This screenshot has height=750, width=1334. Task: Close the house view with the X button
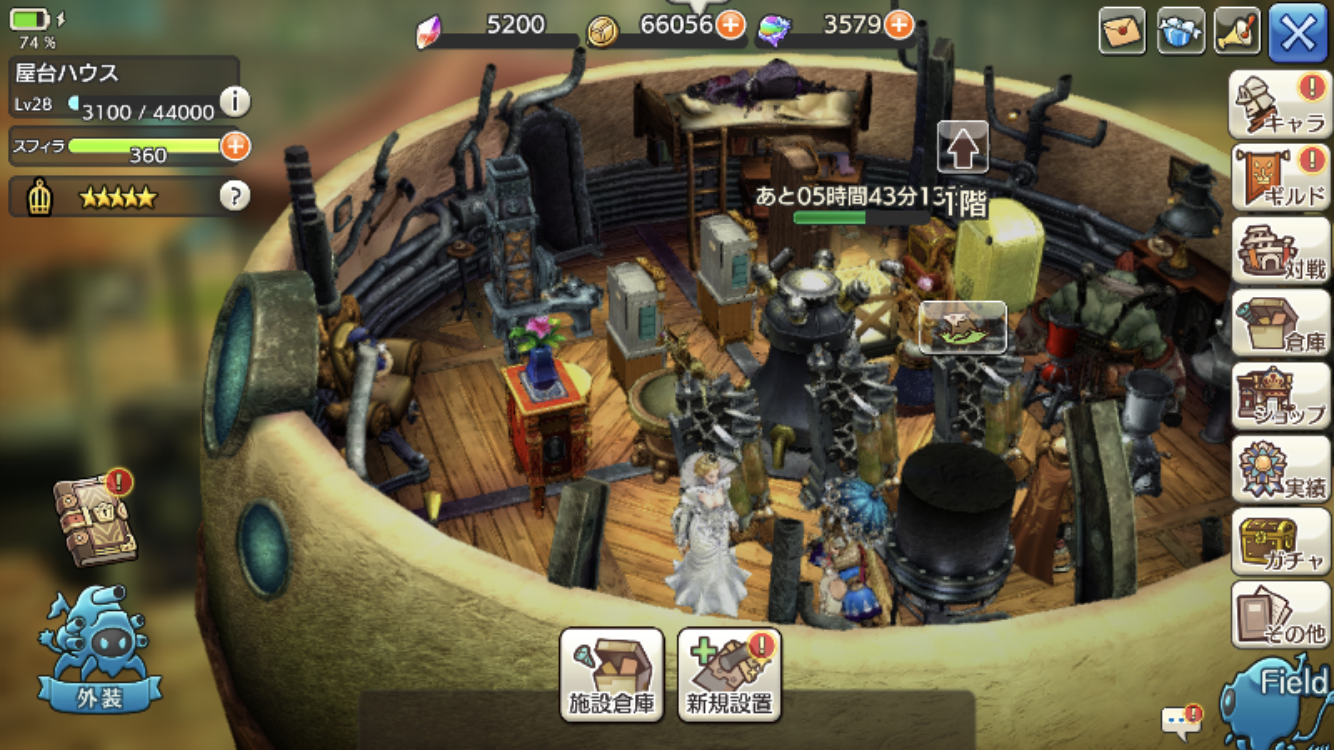(x=1298, y=33)
